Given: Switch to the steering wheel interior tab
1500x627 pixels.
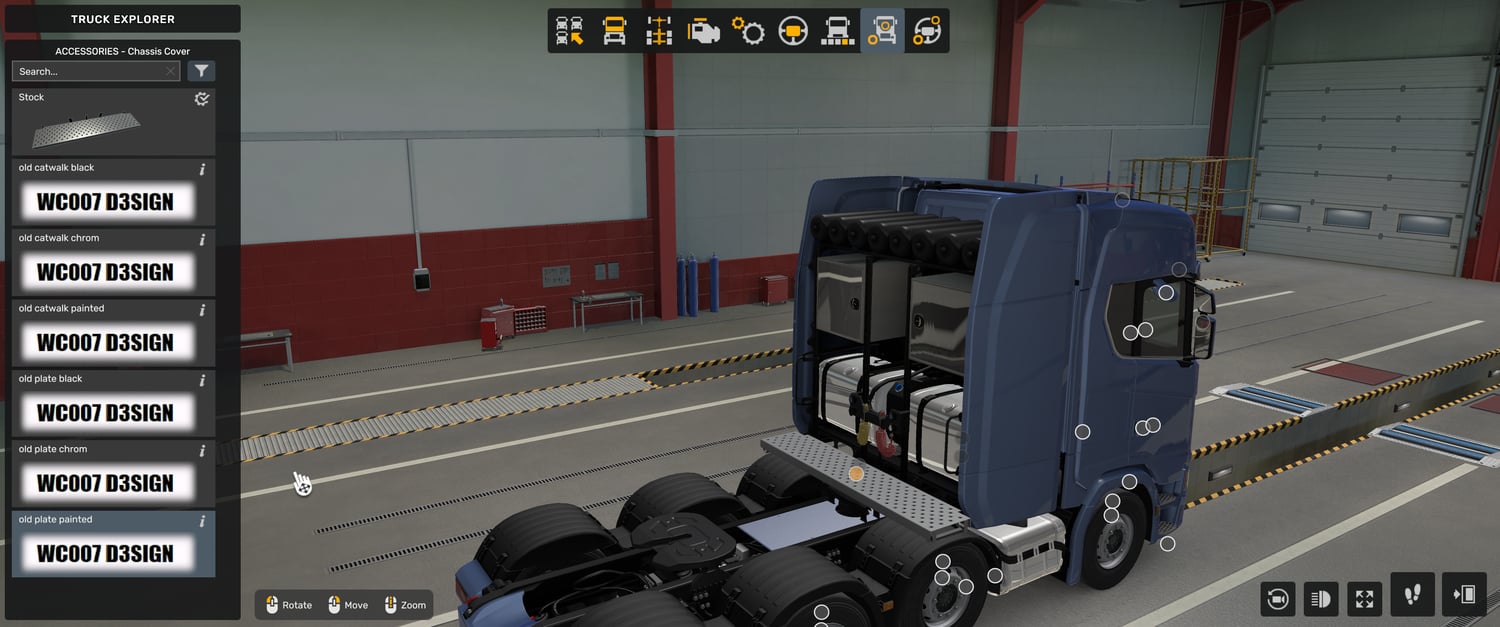Looking at the screenshot, I should (793, 31).
